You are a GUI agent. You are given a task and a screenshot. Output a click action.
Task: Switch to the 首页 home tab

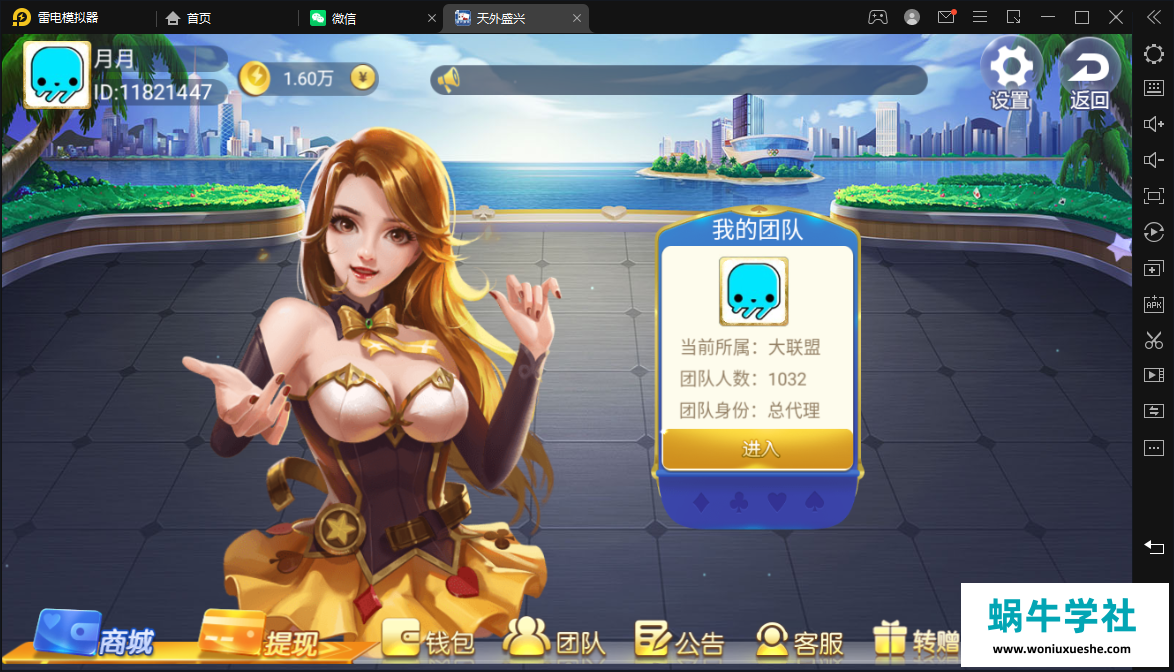pos(198,18)
